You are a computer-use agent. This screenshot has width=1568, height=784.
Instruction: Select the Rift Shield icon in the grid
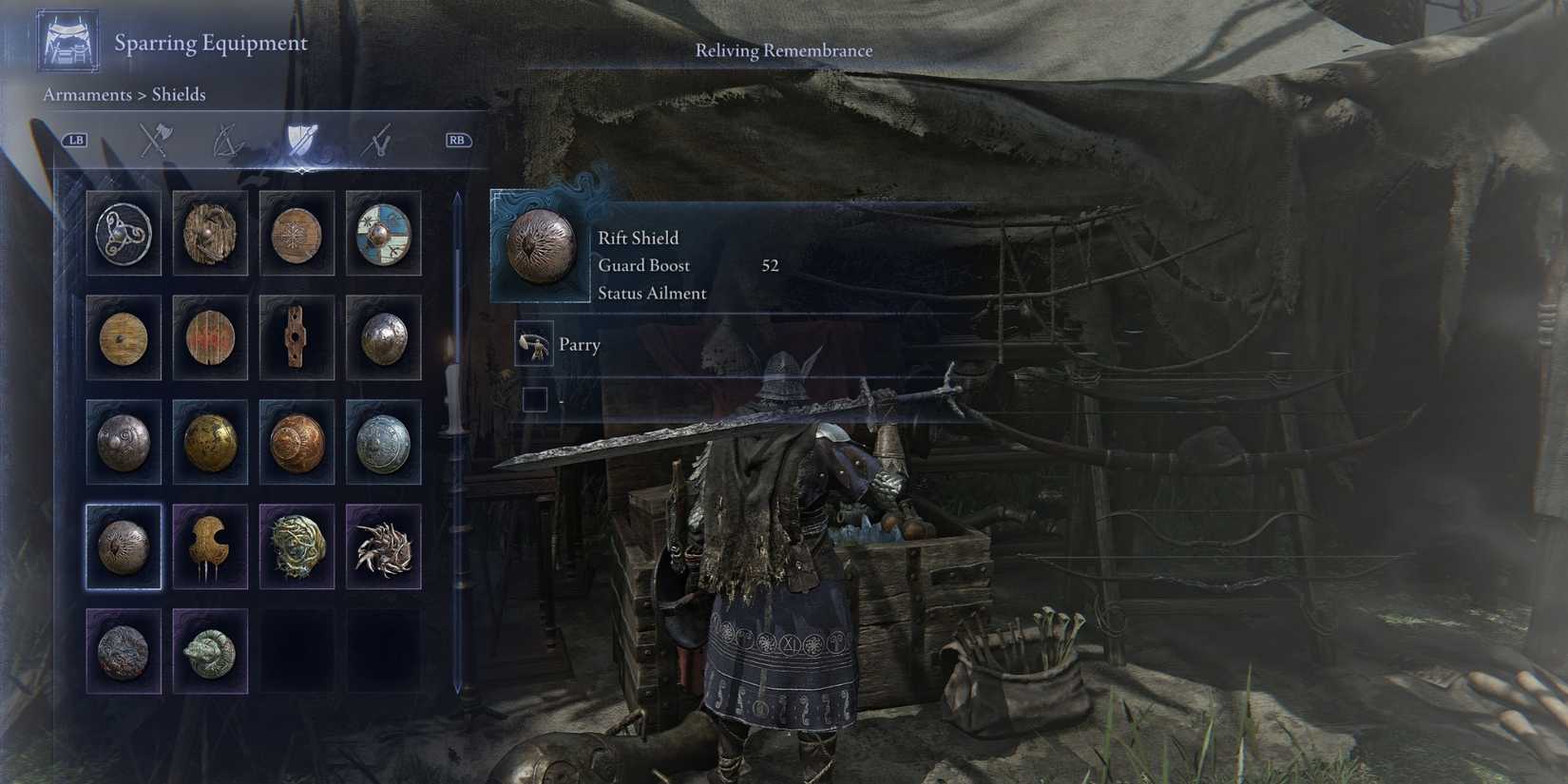point(124,546)
